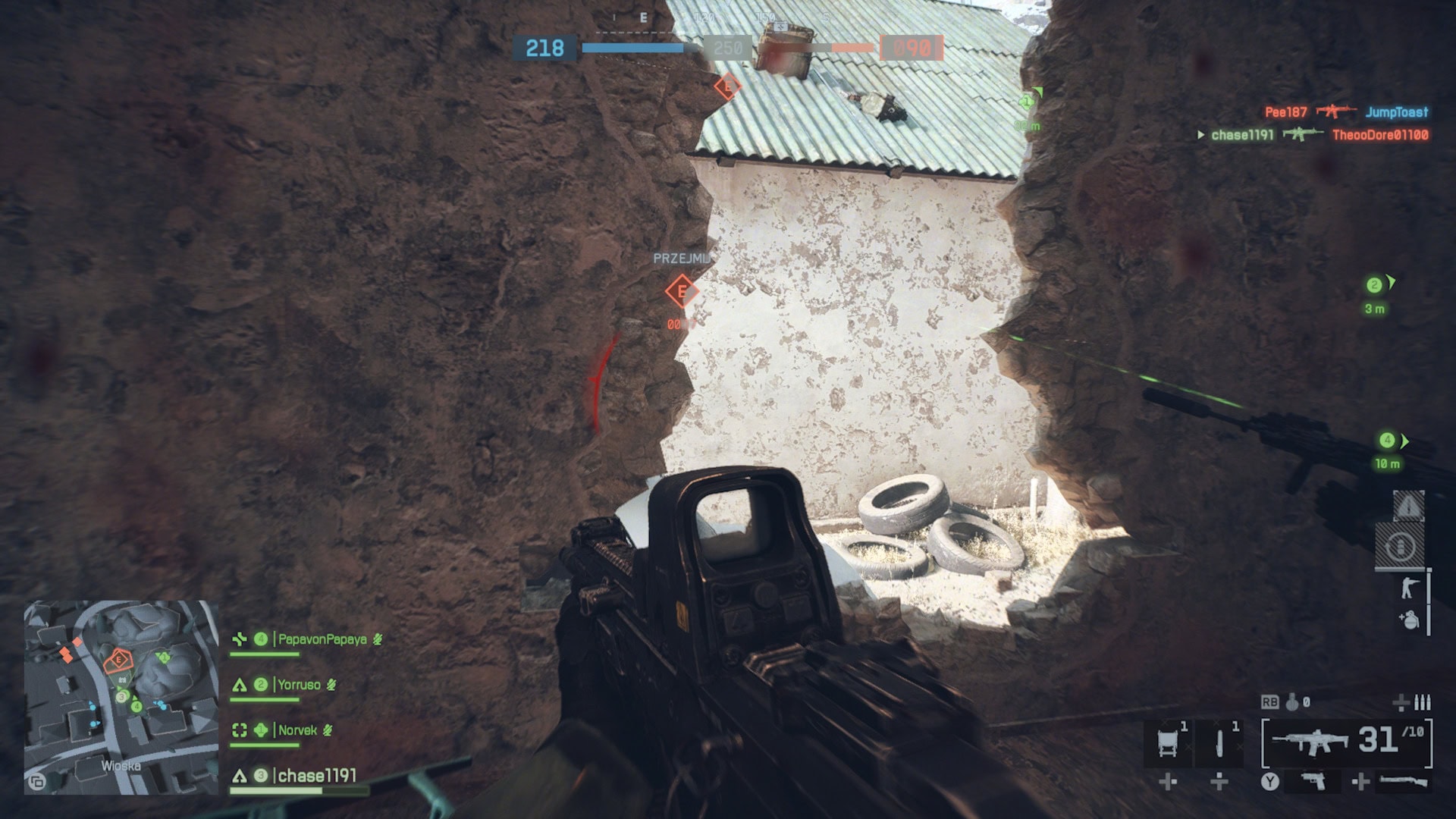Click the PRZEJMIJ capture prompt
Screen dimensions: 1456x819
pos(682,258)
